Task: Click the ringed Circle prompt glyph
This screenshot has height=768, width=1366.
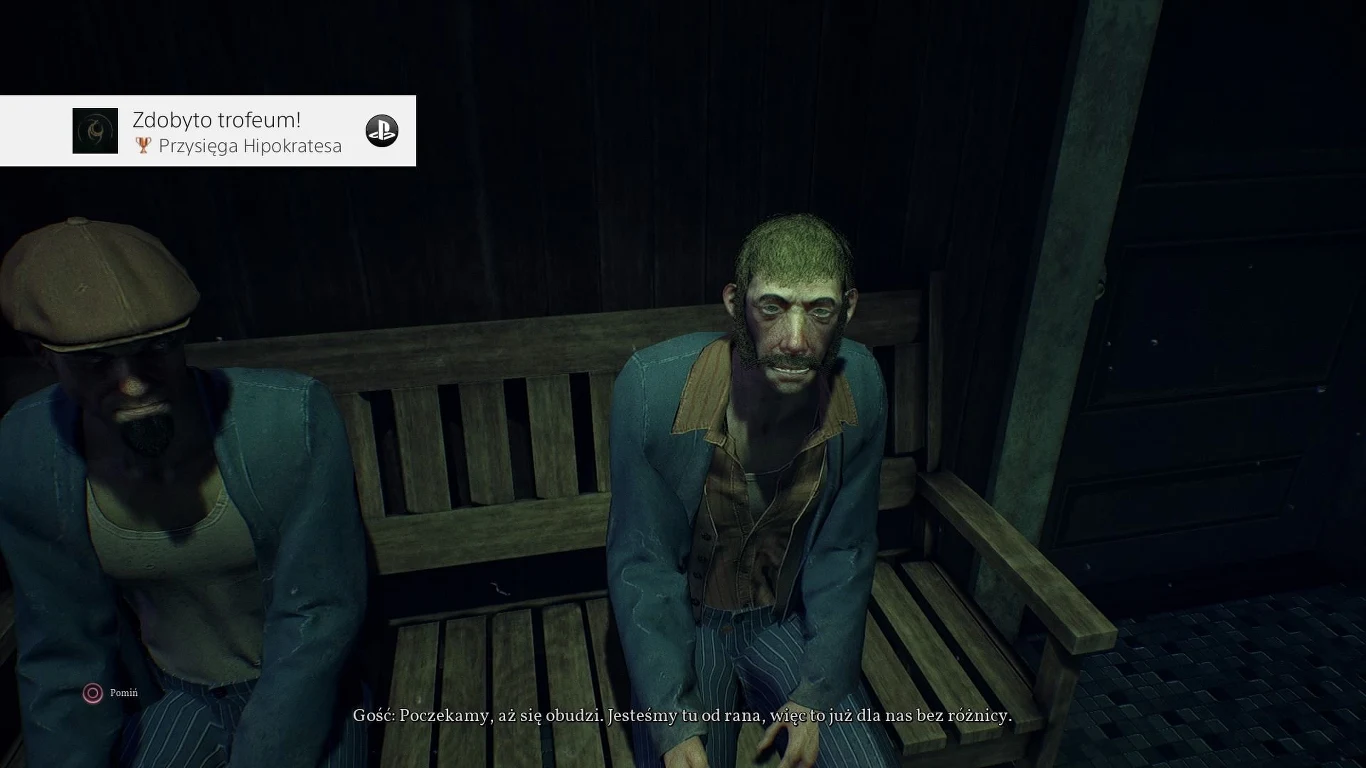Action: coord(92,693)
